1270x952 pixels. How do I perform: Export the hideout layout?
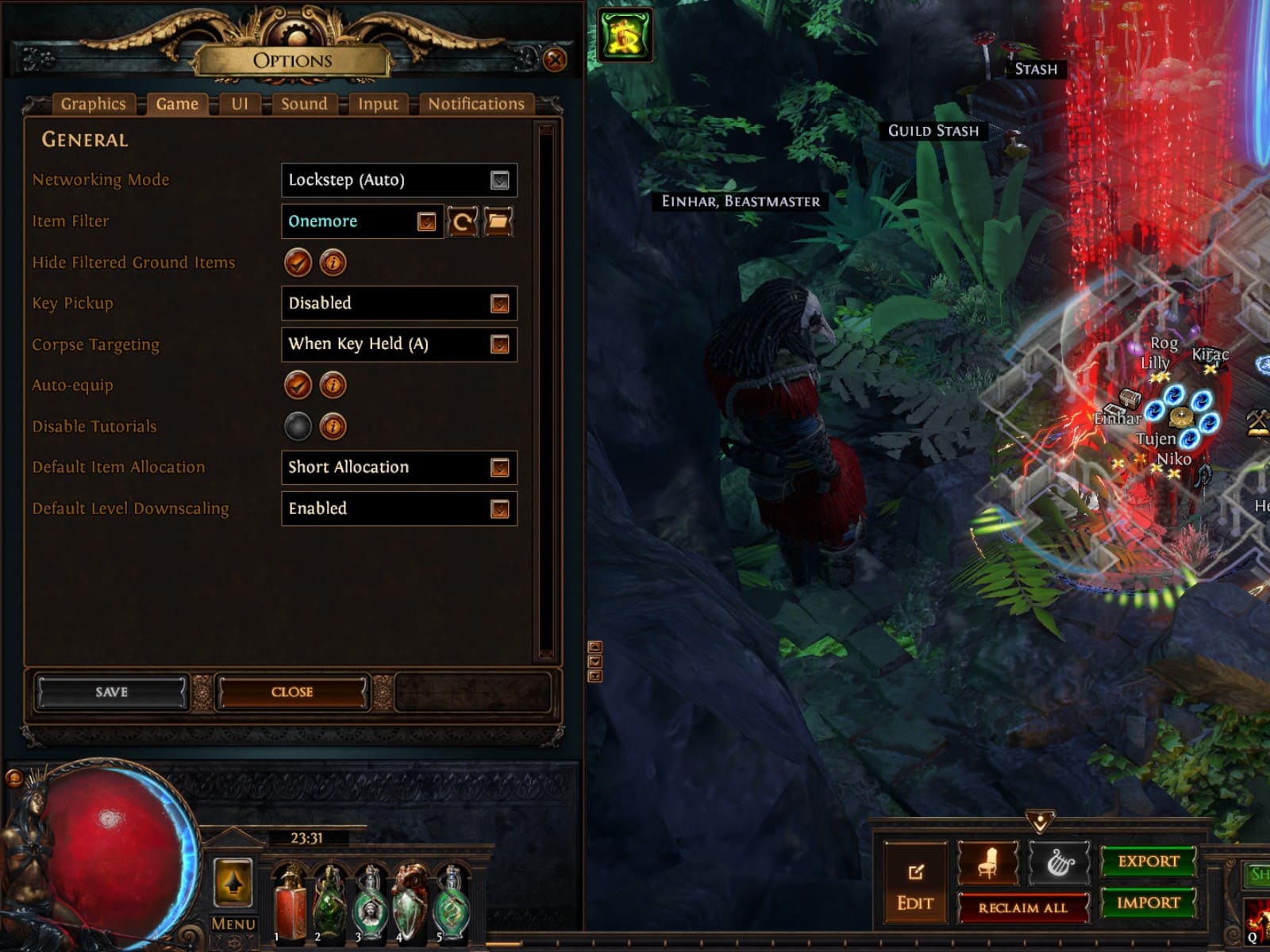click(x=1148, y=862)
